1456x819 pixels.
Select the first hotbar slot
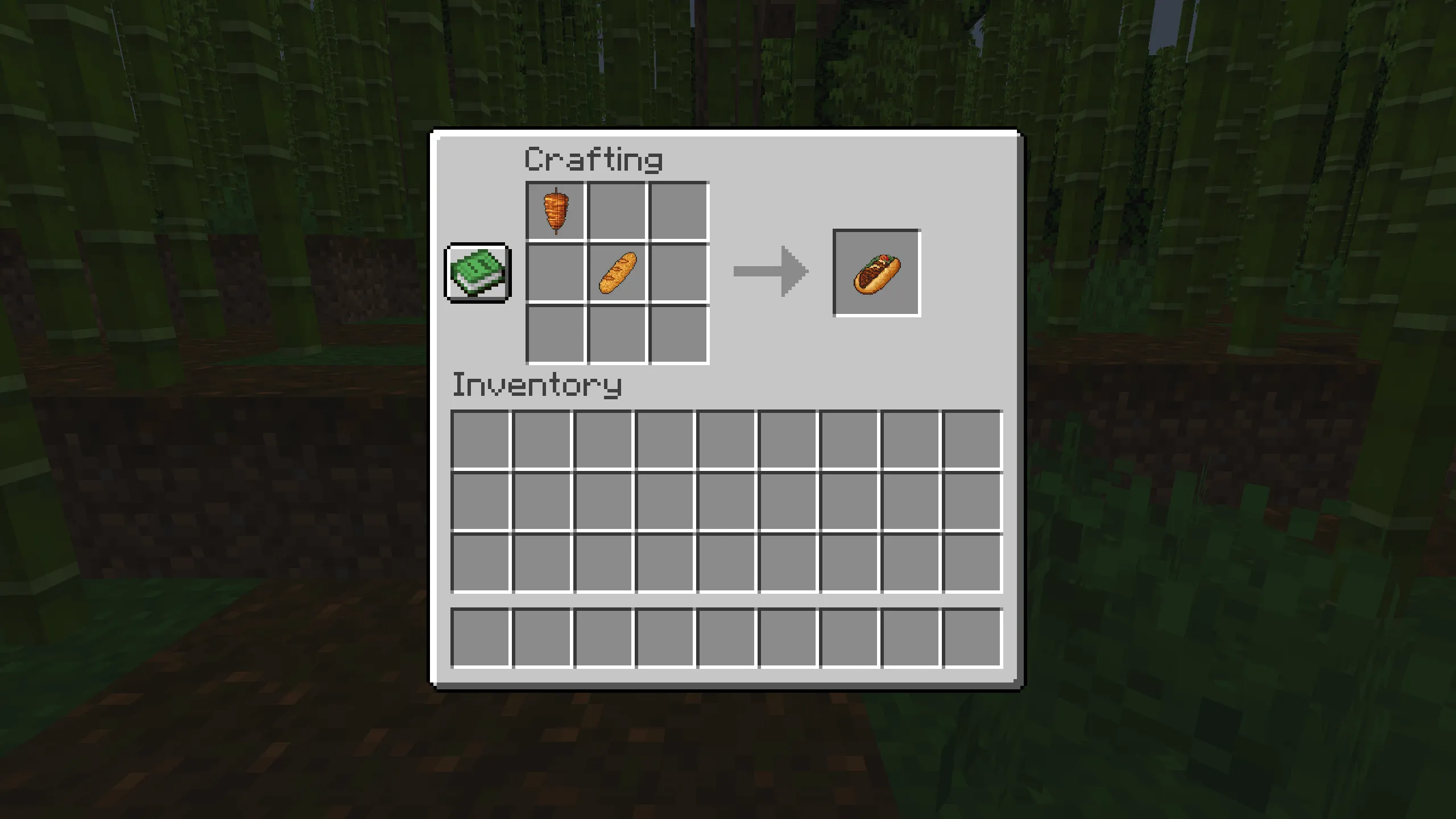pos(481,634)
